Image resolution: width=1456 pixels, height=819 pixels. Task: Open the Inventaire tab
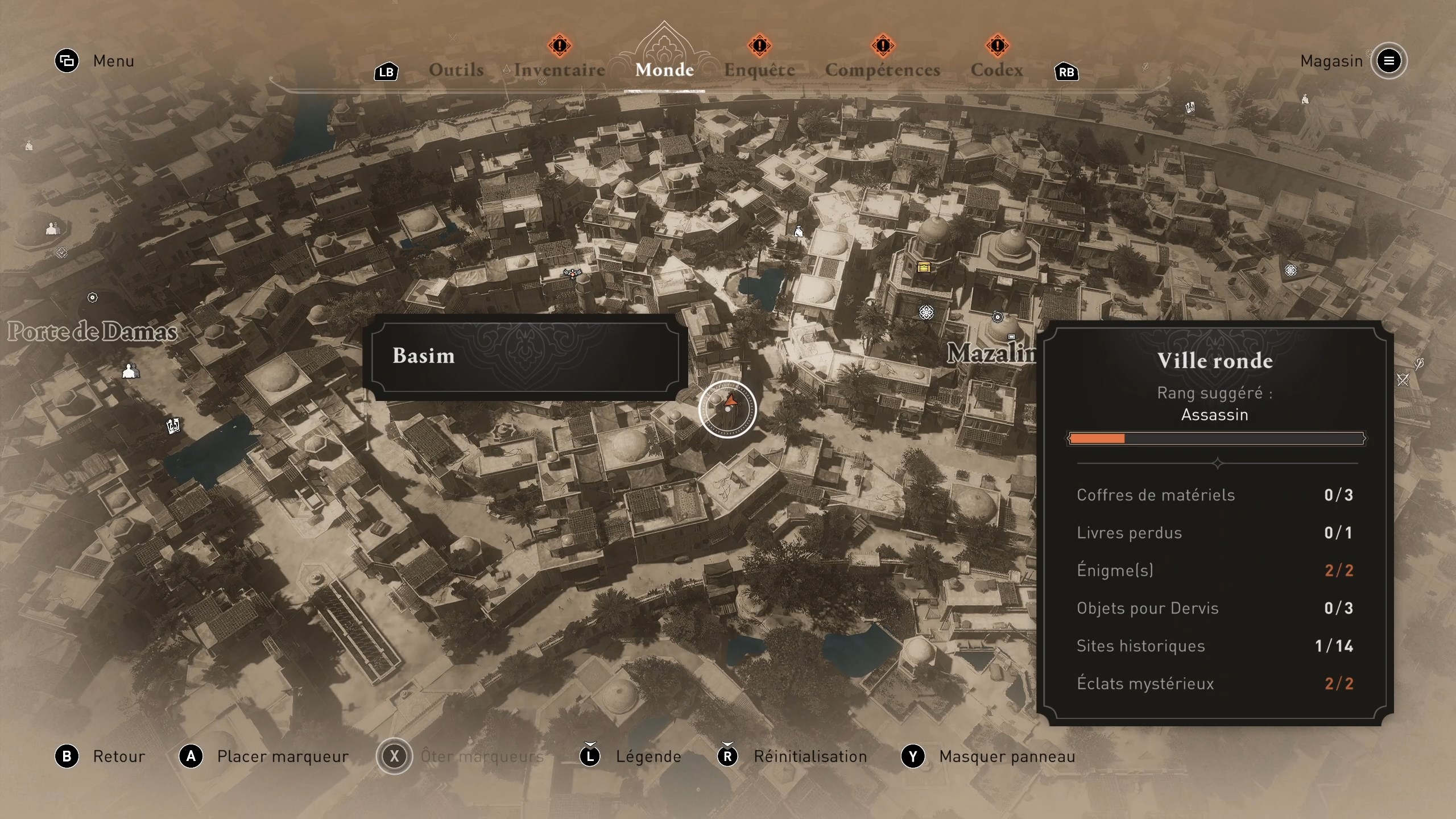559,70
